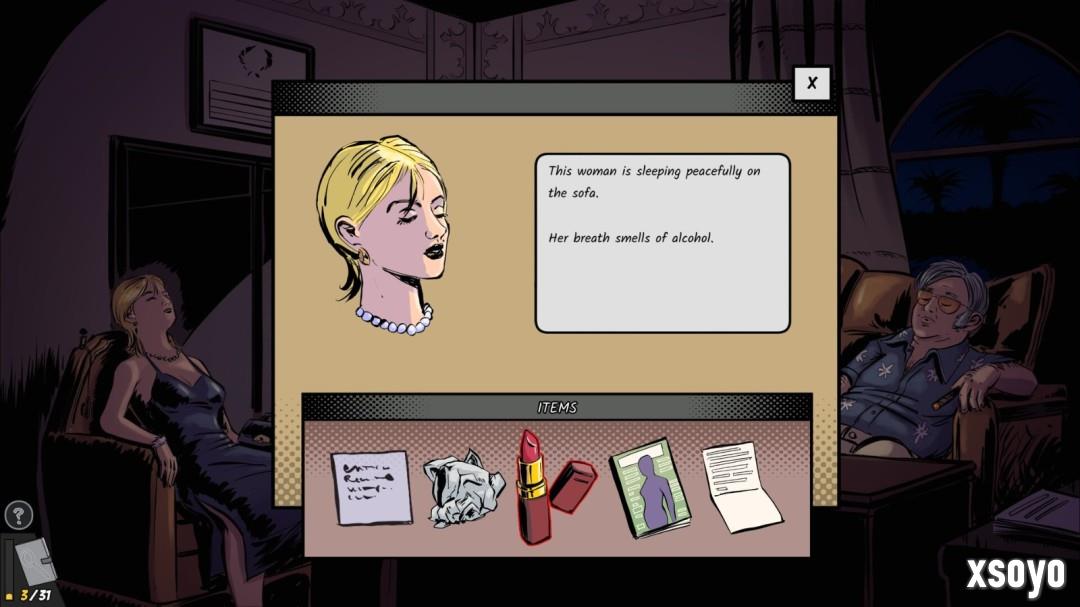Select the green magazine item
The width and height of the screenshot is (1080, 607).
[x=650, y=489]
